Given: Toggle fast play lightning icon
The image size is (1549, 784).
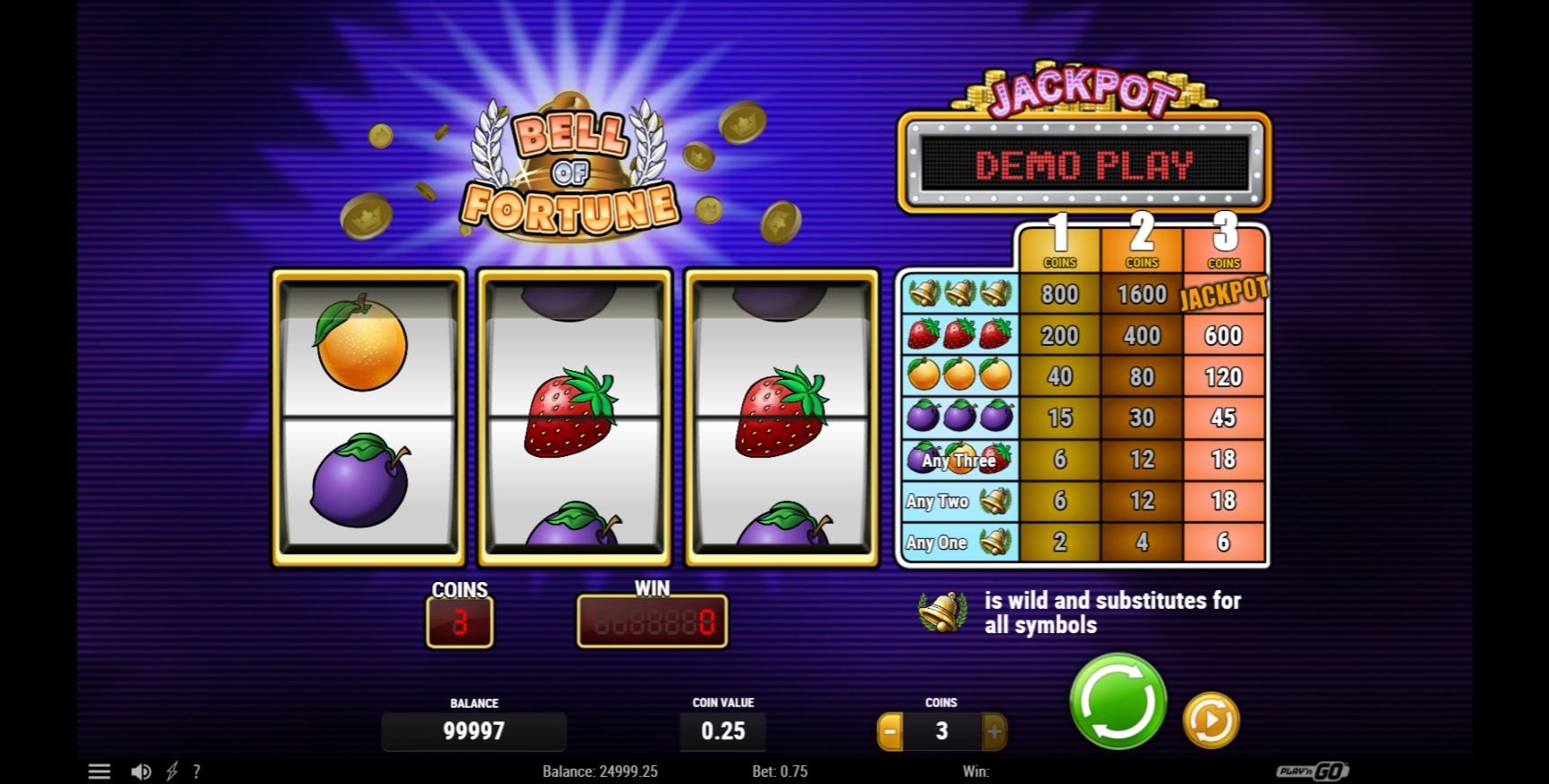Looking at the screenshot, I should [x=172, y=771].
